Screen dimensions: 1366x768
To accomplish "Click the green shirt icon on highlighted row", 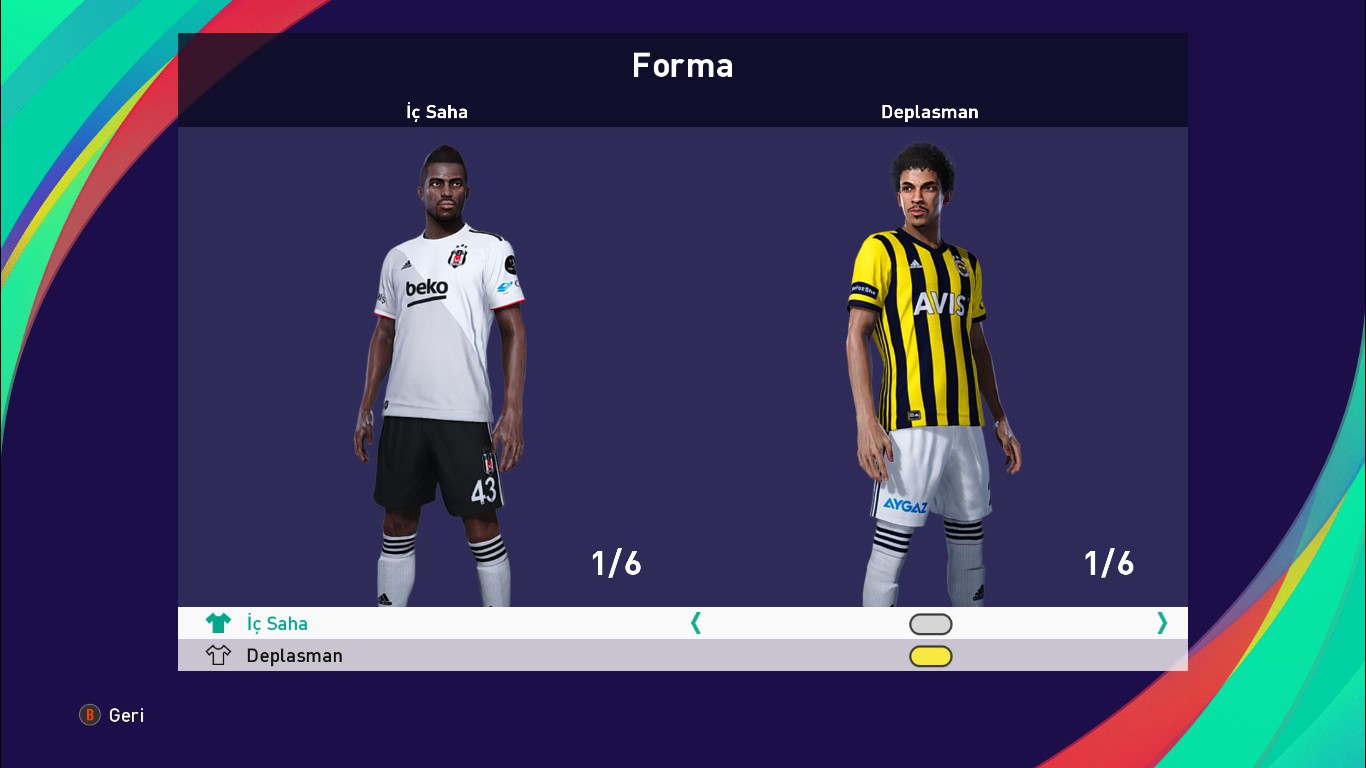I will click(x=218, y=622).
